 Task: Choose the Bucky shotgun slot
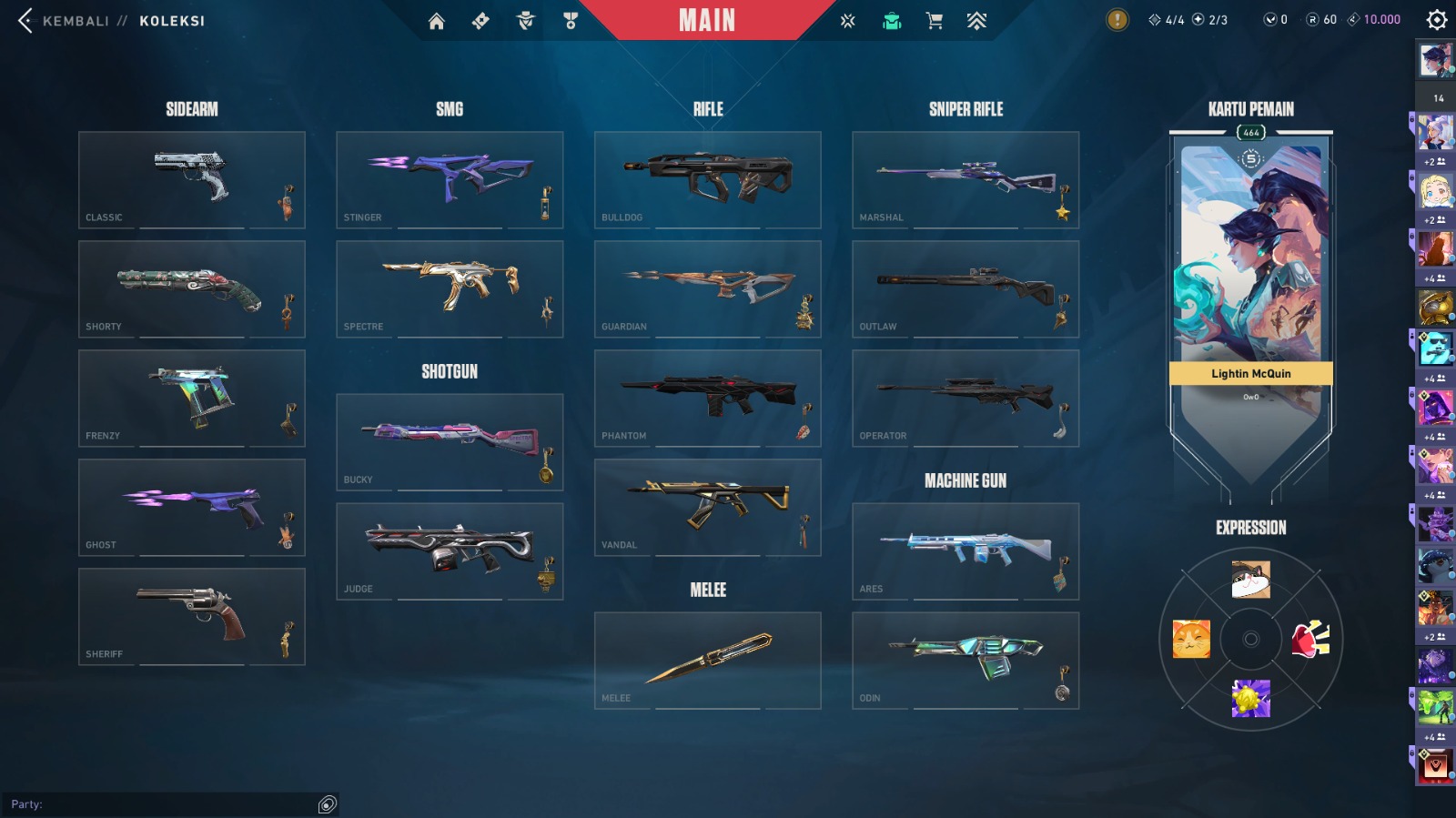(x=449, y=441)
